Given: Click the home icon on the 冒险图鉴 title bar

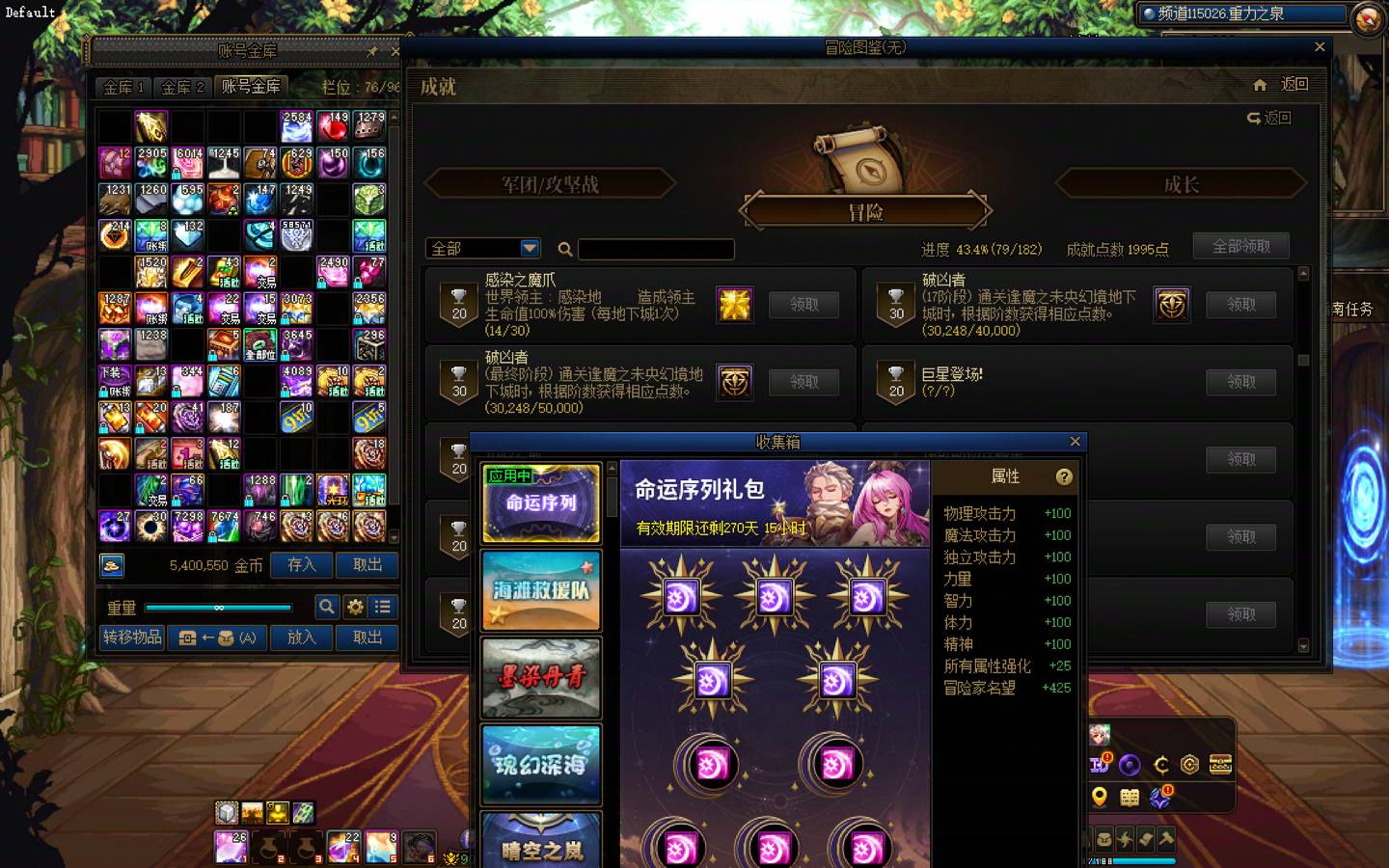Looking at the screenshot, I should tap(1260, 85).
